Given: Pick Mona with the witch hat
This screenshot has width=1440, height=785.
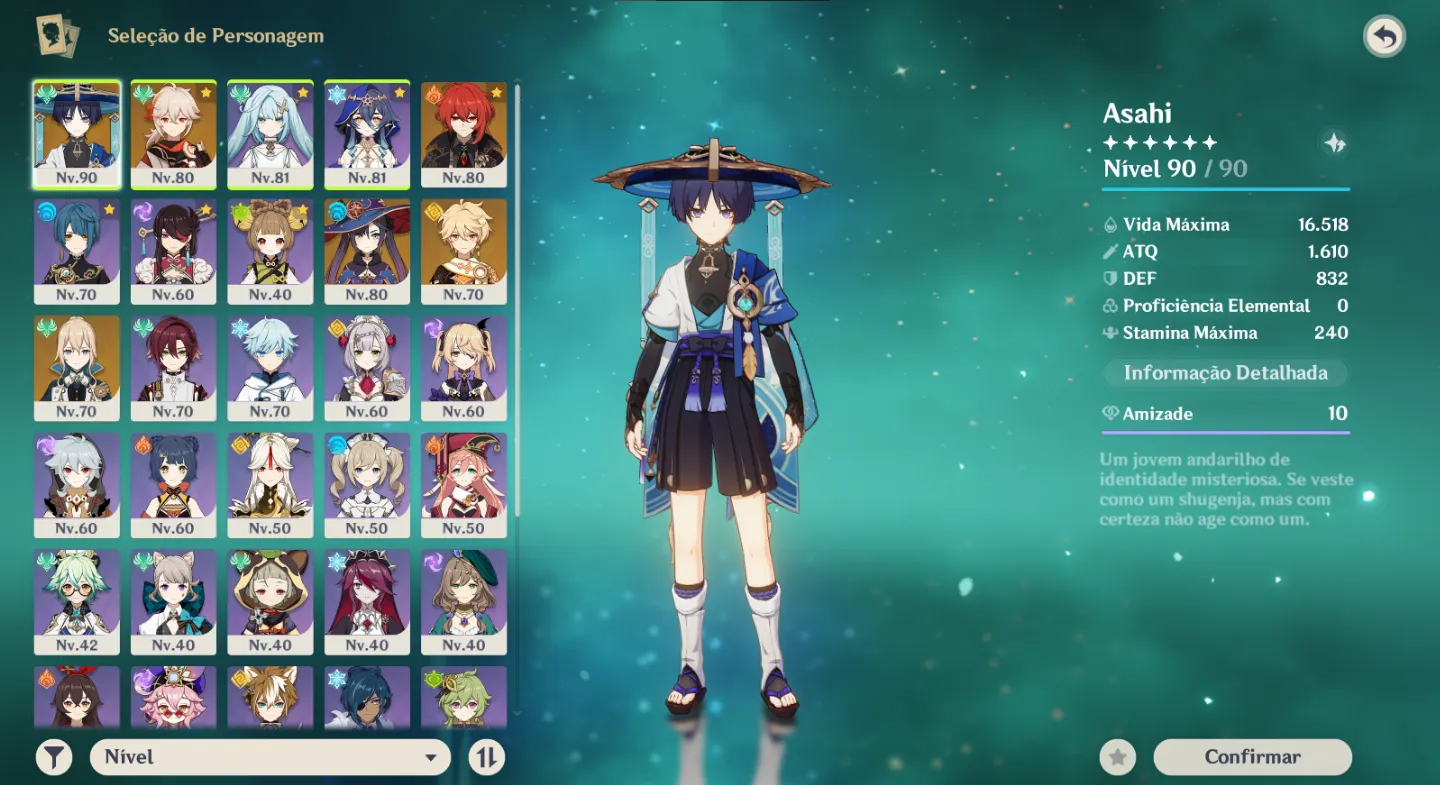Looking at the screenshot, I should coord(367,251).
